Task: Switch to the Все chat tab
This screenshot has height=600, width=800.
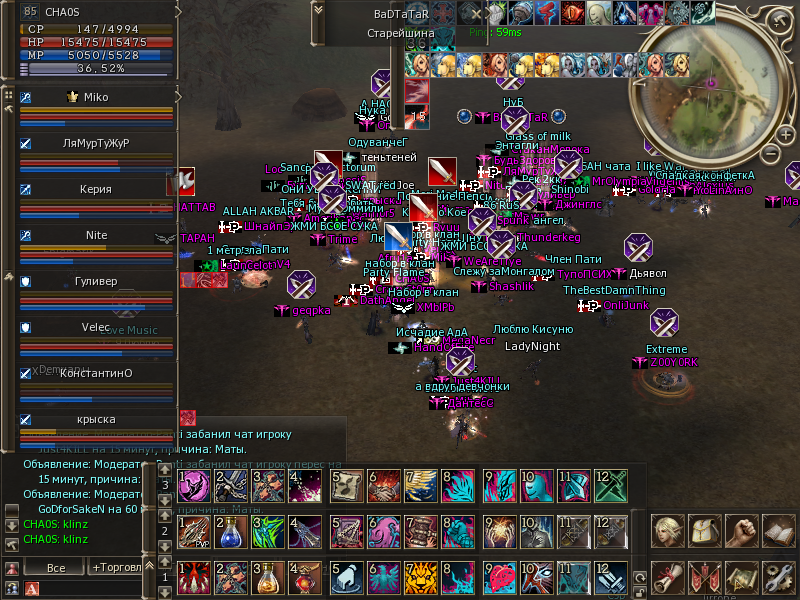Action: pyautogui.click(x=56, y=567)
